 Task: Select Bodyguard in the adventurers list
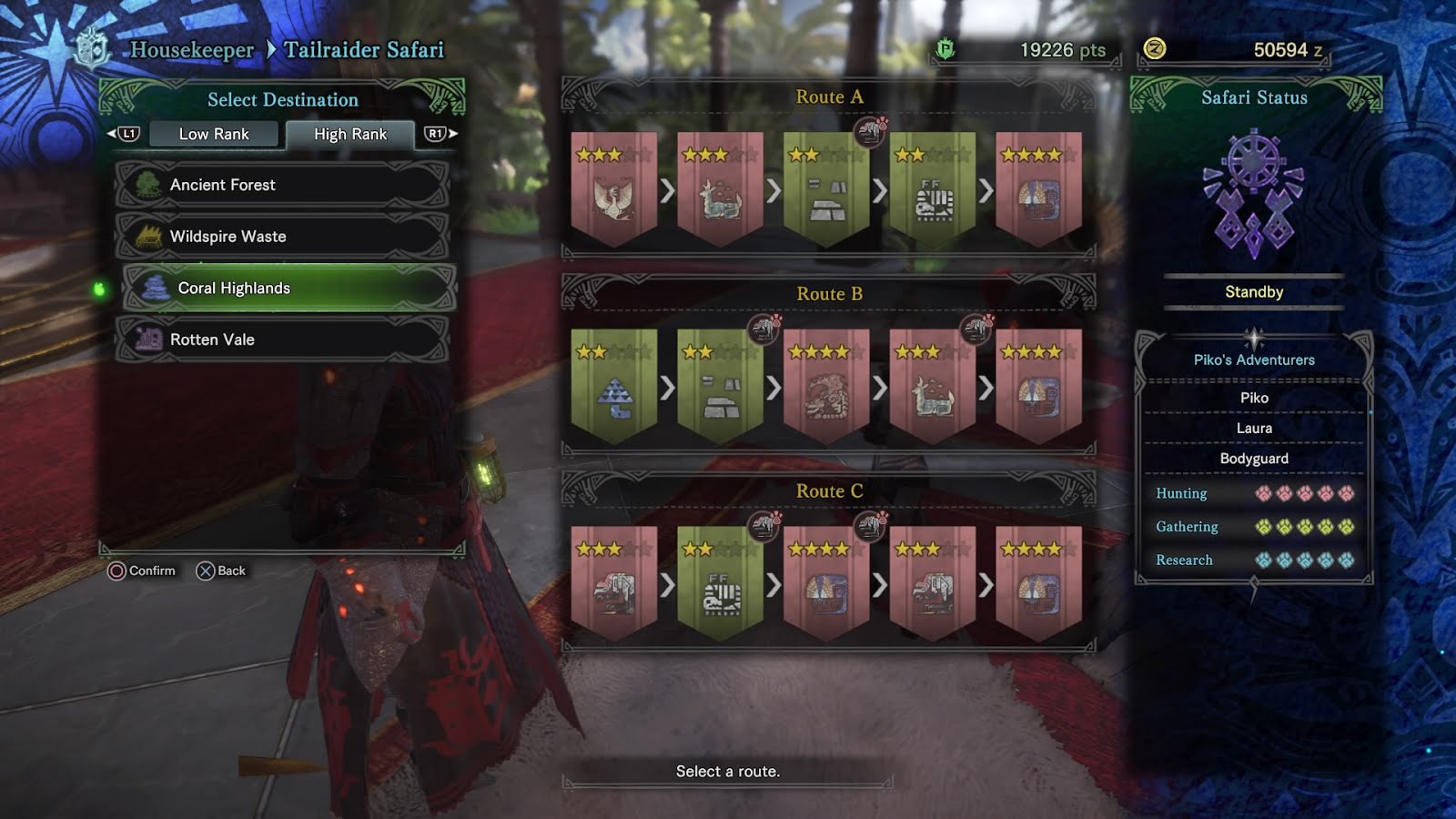pos(1254,459)
